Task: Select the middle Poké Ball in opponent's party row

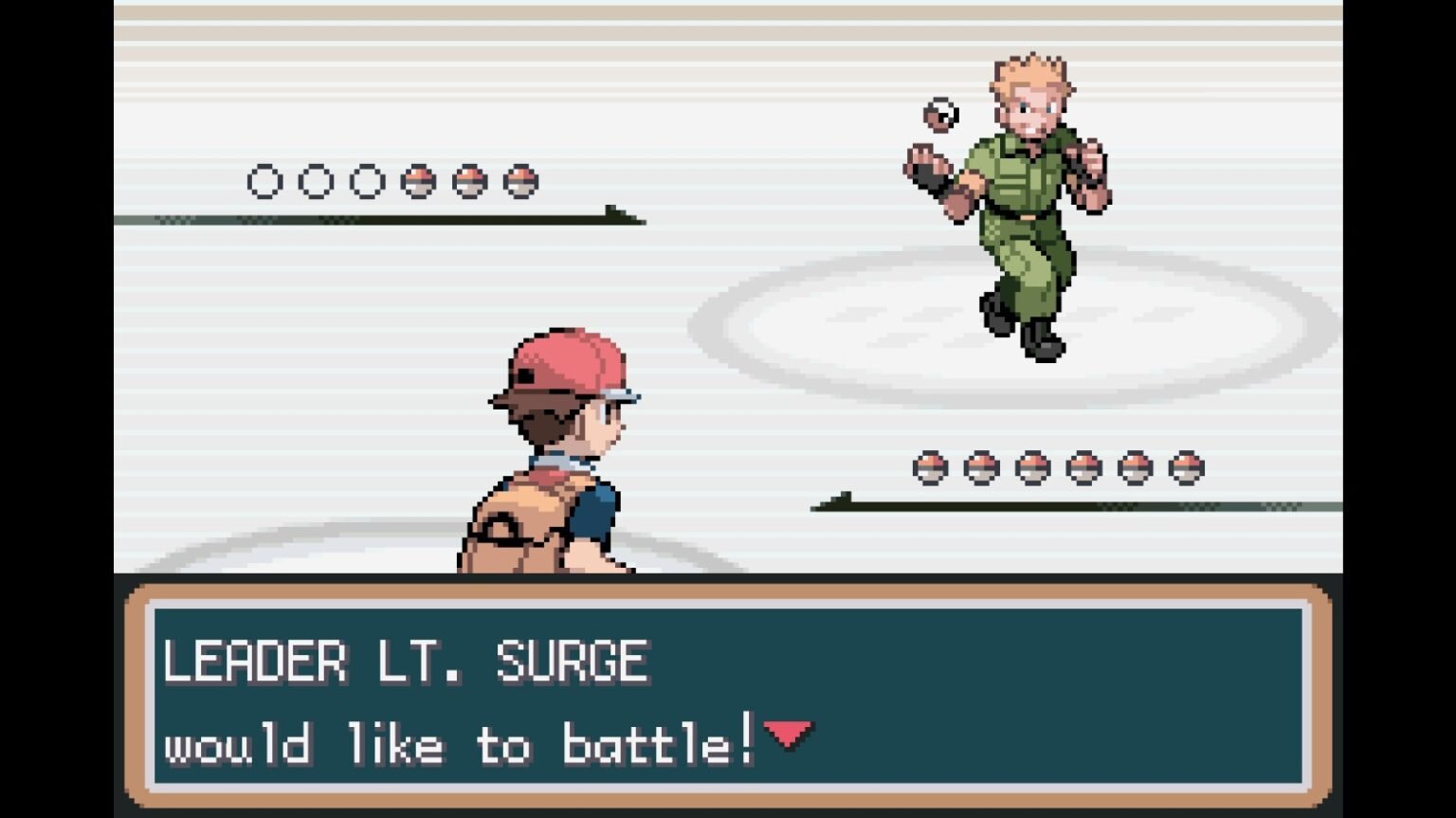Action: click(x=1033, y=466)
